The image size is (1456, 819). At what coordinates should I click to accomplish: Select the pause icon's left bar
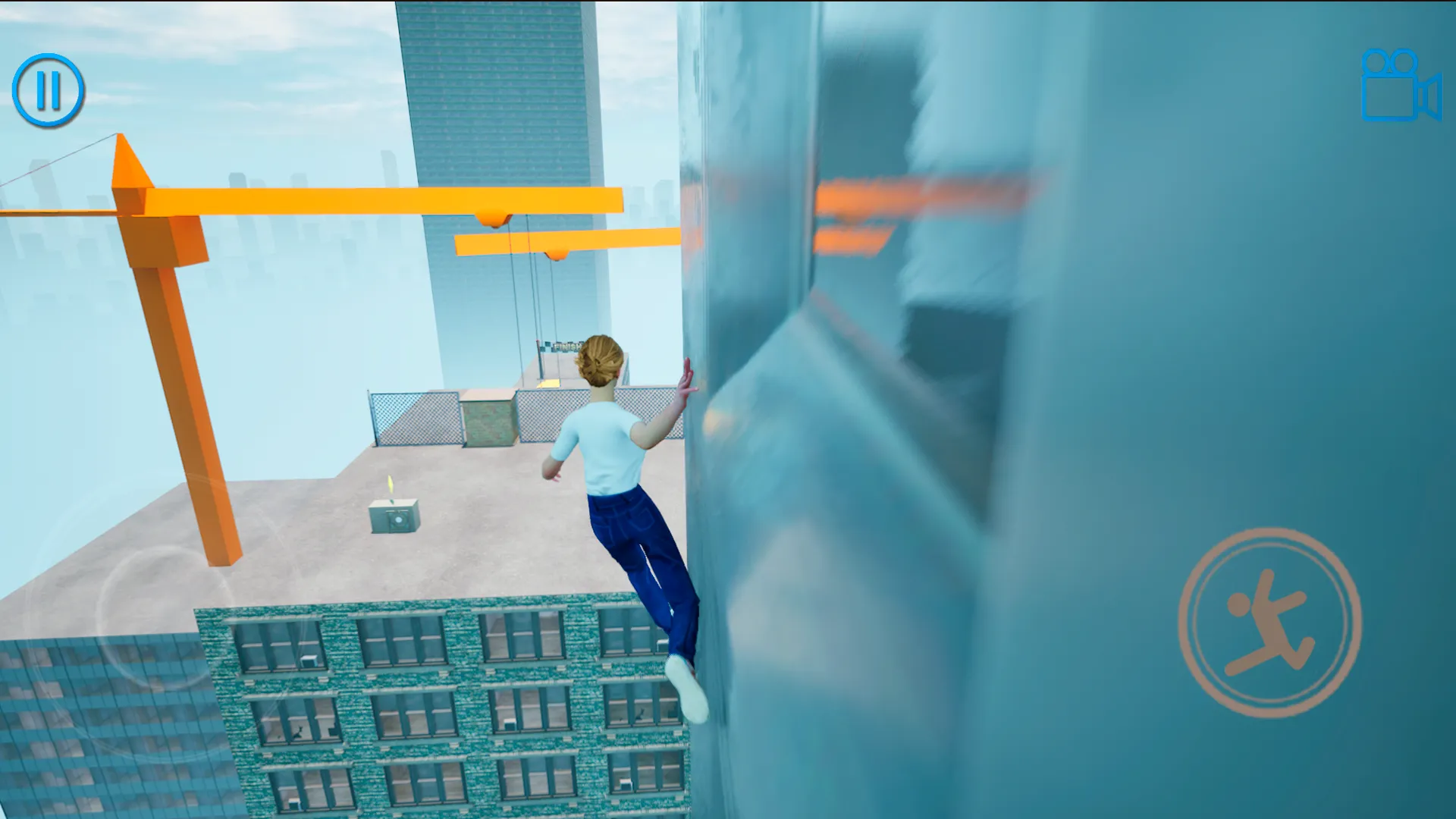click(40, 88)
